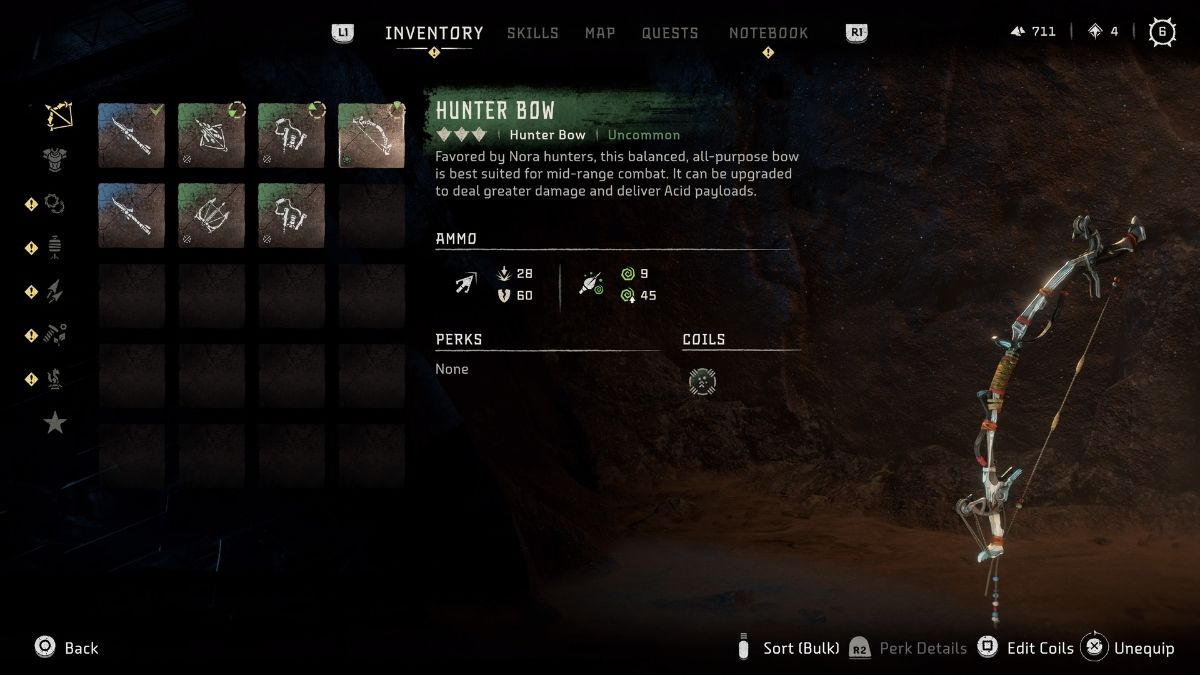Switch to the Skills tab
Screen dimensions: 1200x675
[x=532, y=33]
